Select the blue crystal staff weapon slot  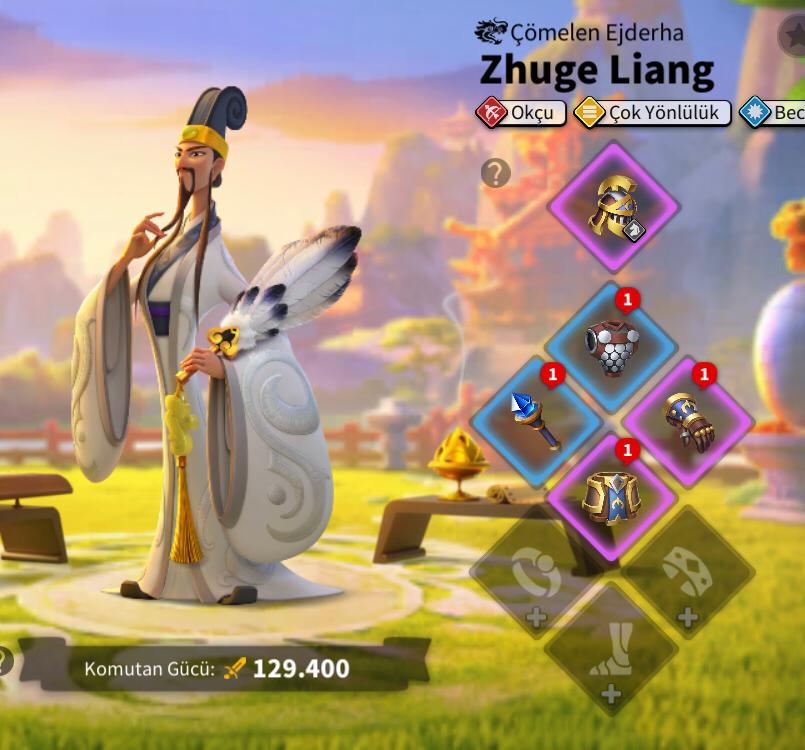[536, 421]
